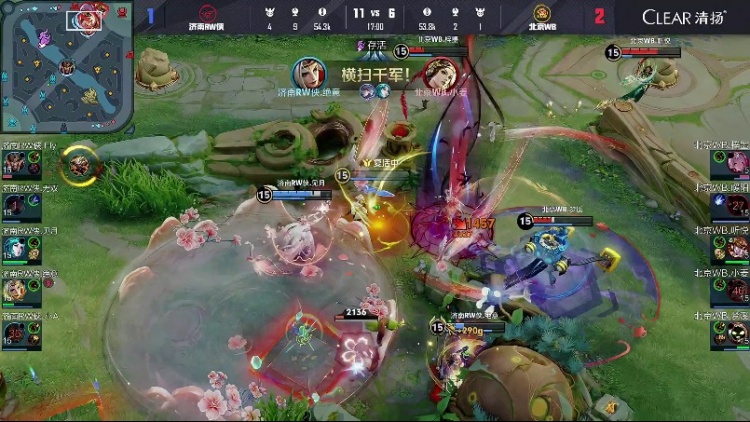This screenshot has width=750, height=422.
Task: Click the minimap in the corner
Action: pyautogui.click(x=66, y=66)
